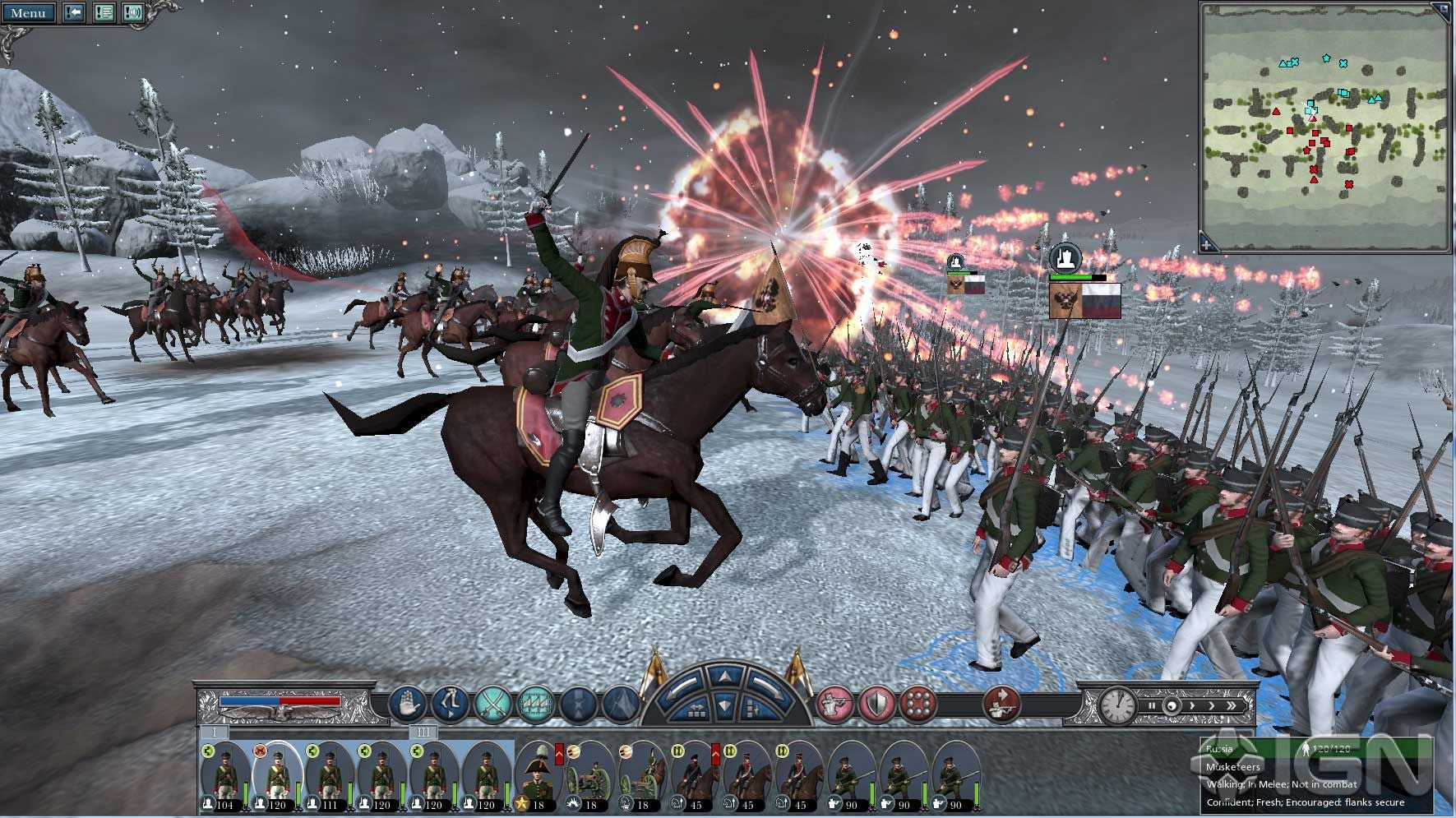1456x818 pixels.
Task: Open the advisor message list icon
Action: pos(104,13)
